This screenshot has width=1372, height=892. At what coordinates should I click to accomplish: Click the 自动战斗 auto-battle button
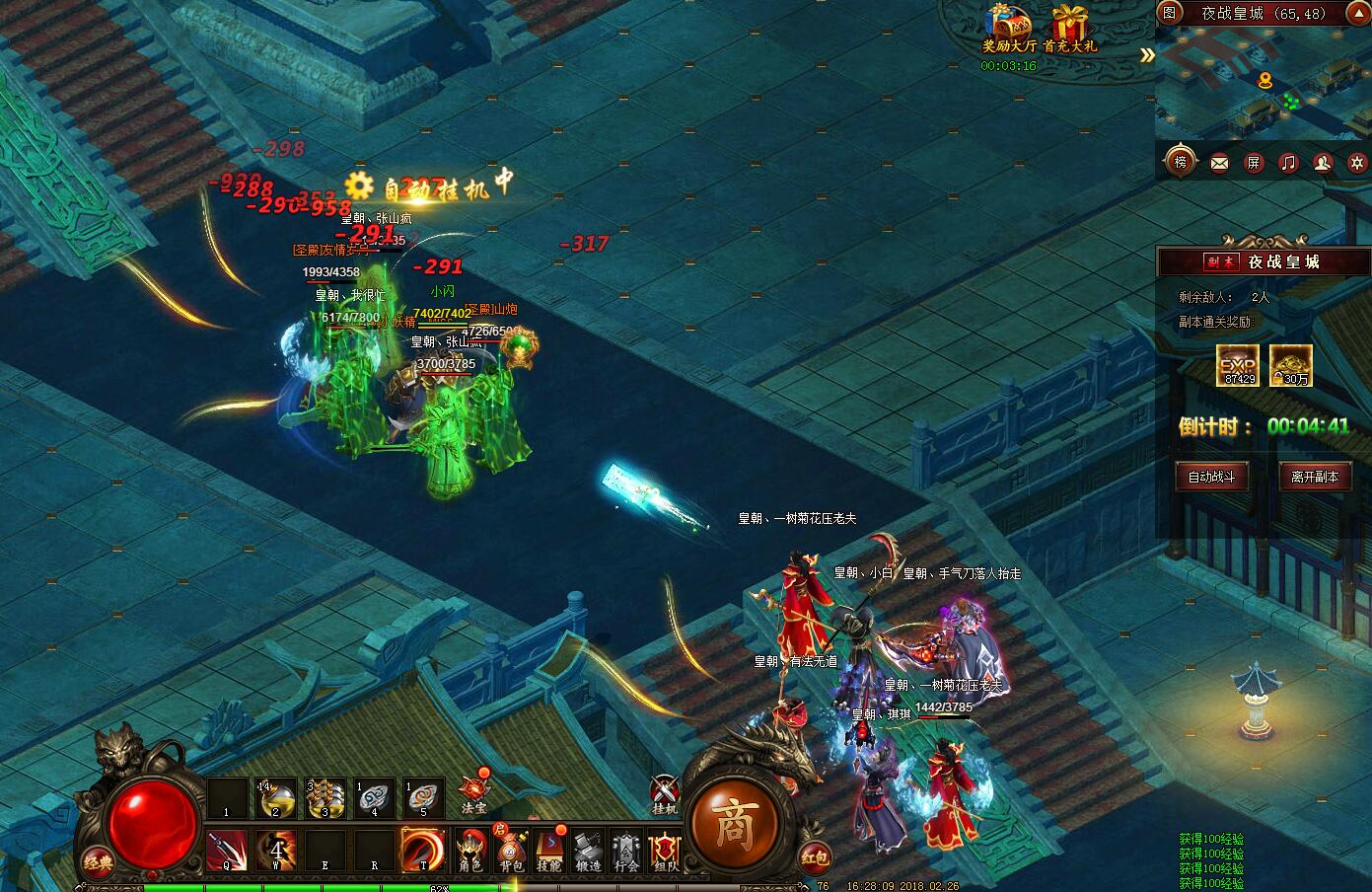[1211, 477]
